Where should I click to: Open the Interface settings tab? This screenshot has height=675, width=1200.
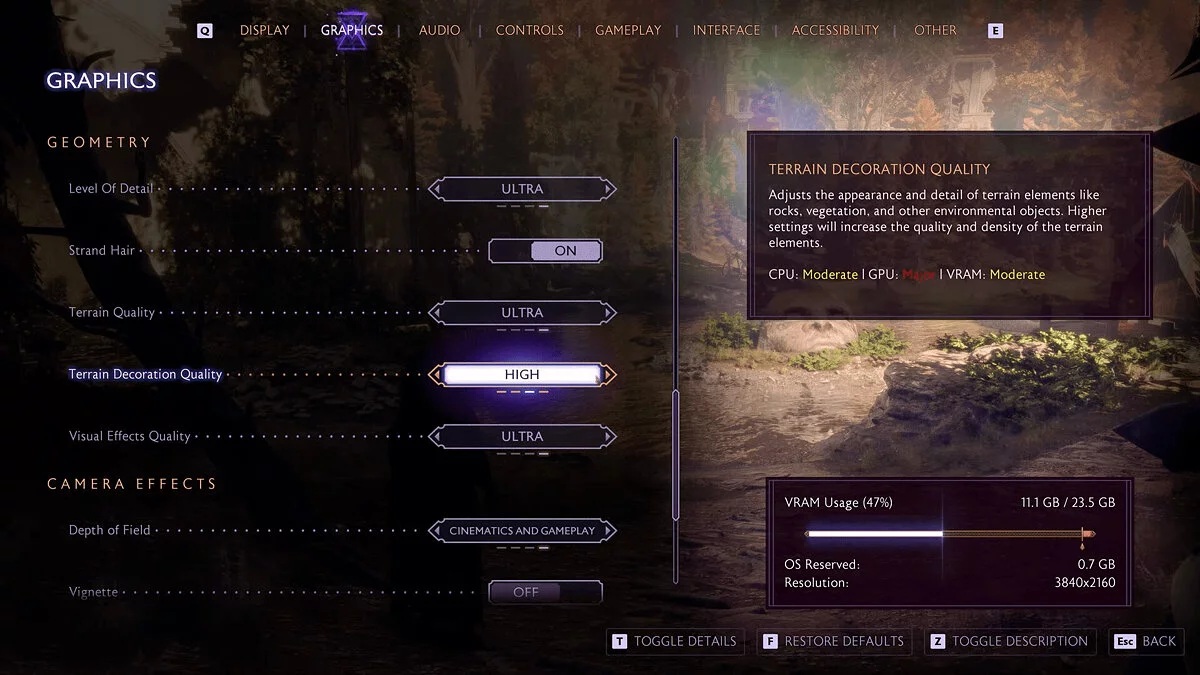726,30
